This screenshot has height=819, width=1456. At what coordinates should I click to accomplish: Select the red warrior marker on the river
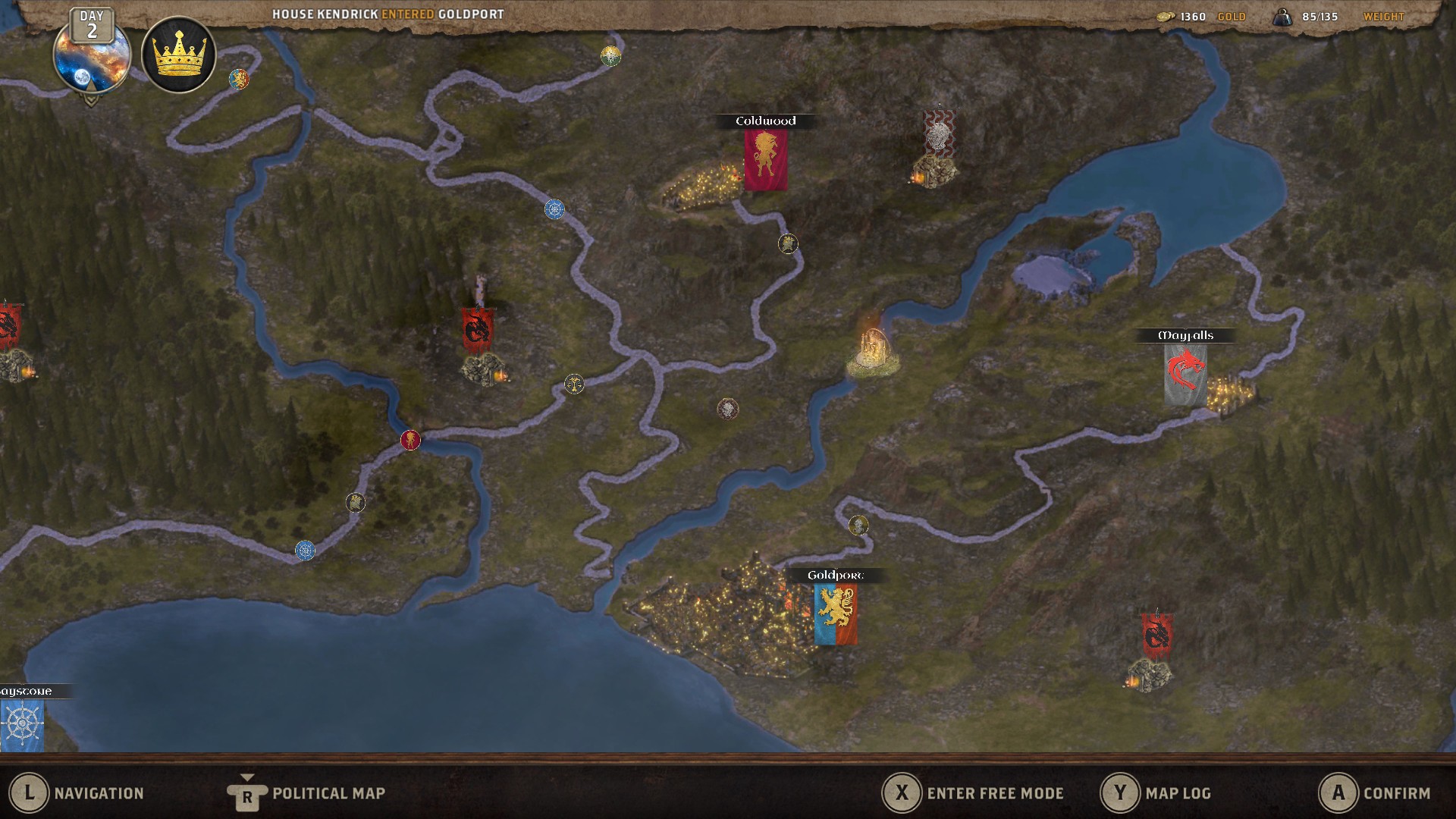[x=410, y=439]
